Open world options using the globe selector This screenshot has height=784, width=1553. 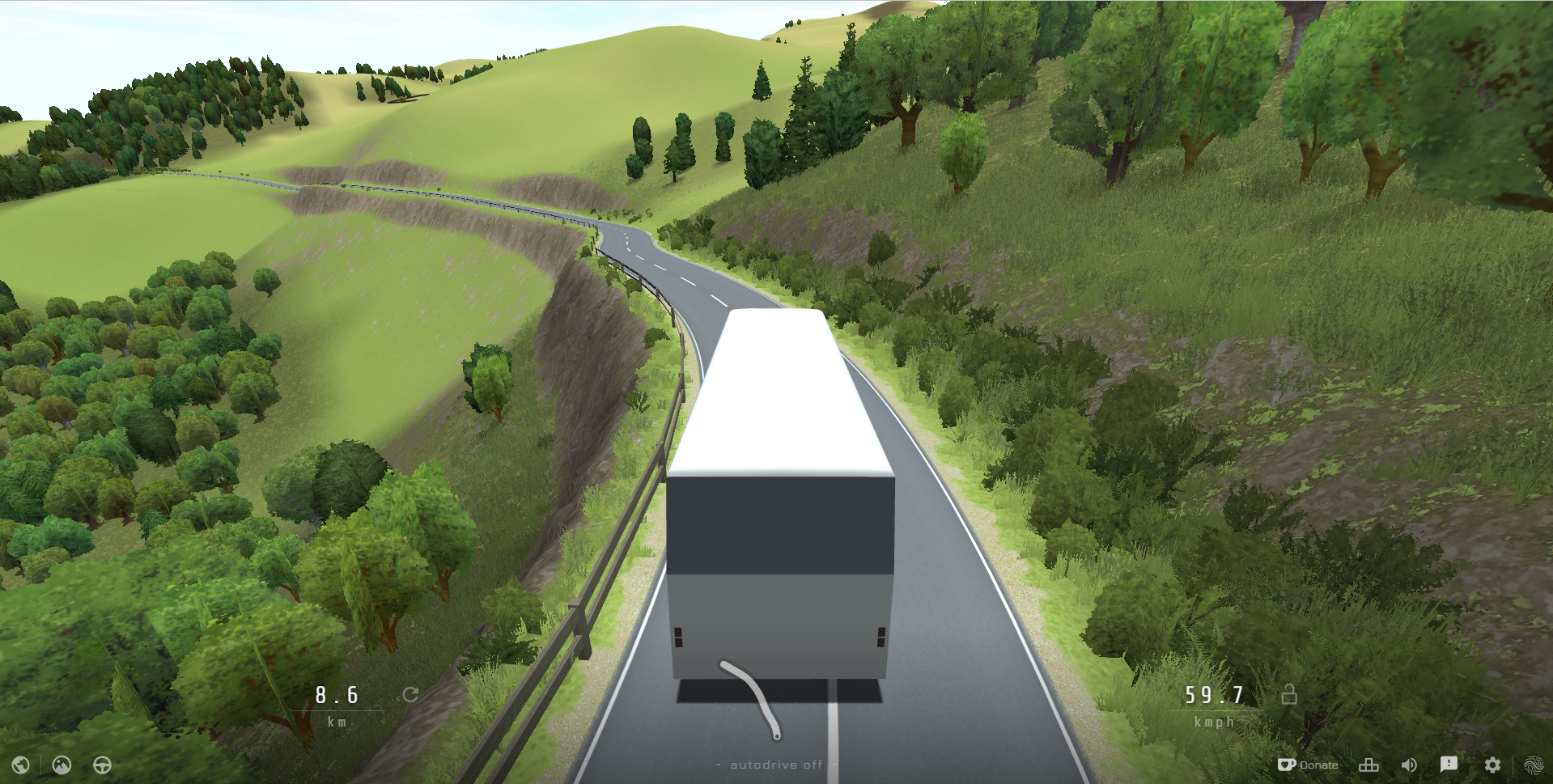(22, 765)
